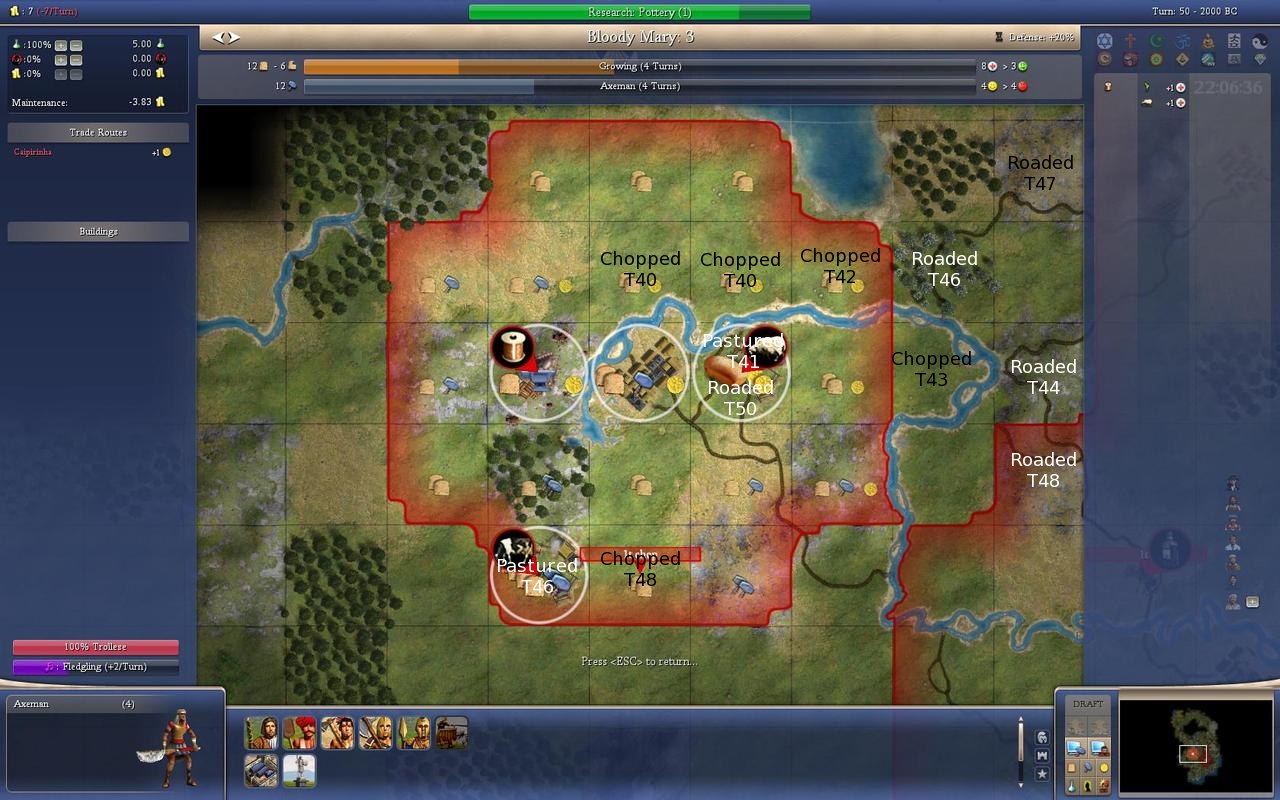The image size is (1280, 800).
Task: Emphasize research with the beaker button
Action: click(x=1071, y=786)
